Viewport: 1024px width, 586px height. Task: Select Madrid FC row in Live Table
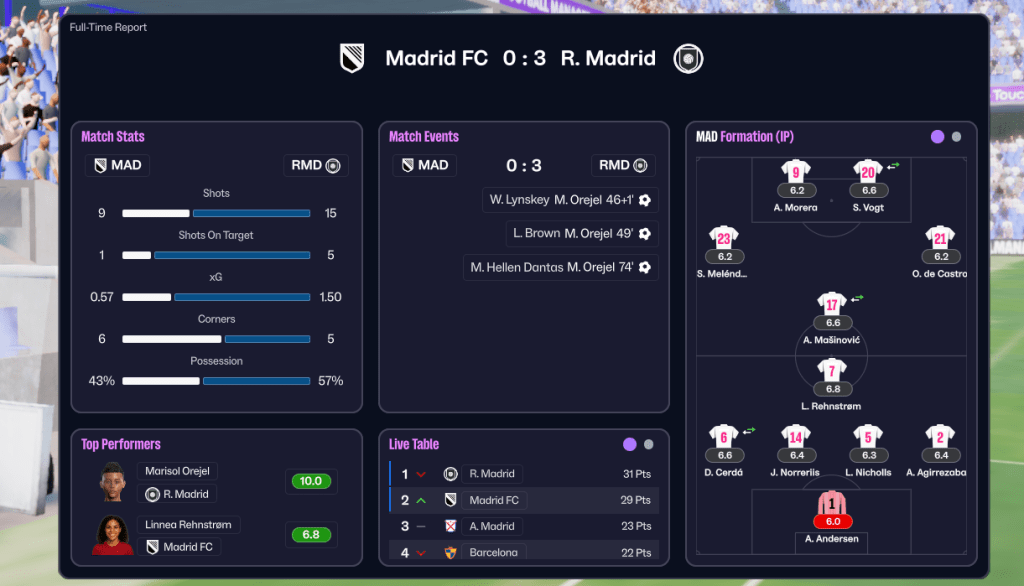tap(523, 500)
